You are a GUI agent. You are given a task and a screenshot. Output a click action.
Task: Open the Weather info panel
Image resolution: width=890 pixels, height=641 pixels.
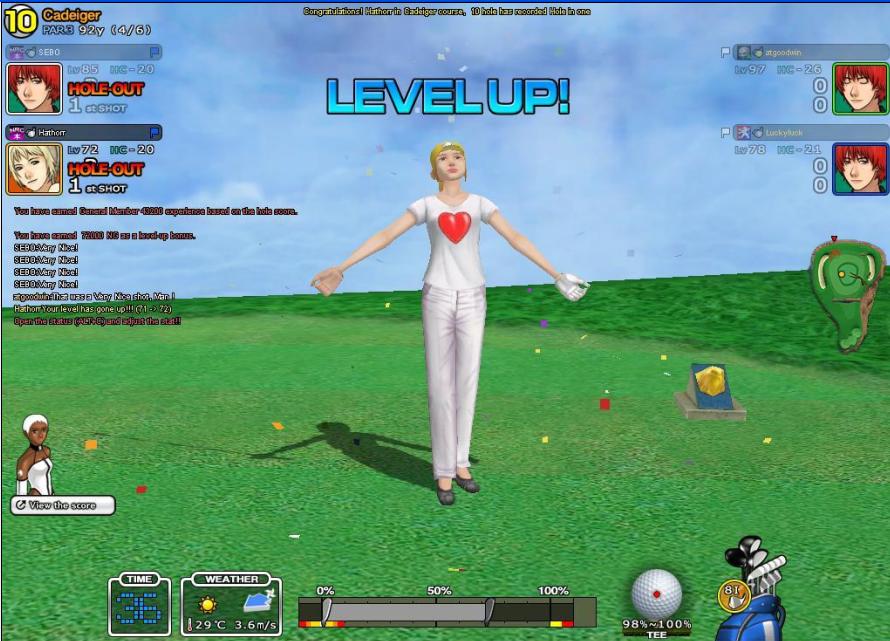tap(231, 606)
